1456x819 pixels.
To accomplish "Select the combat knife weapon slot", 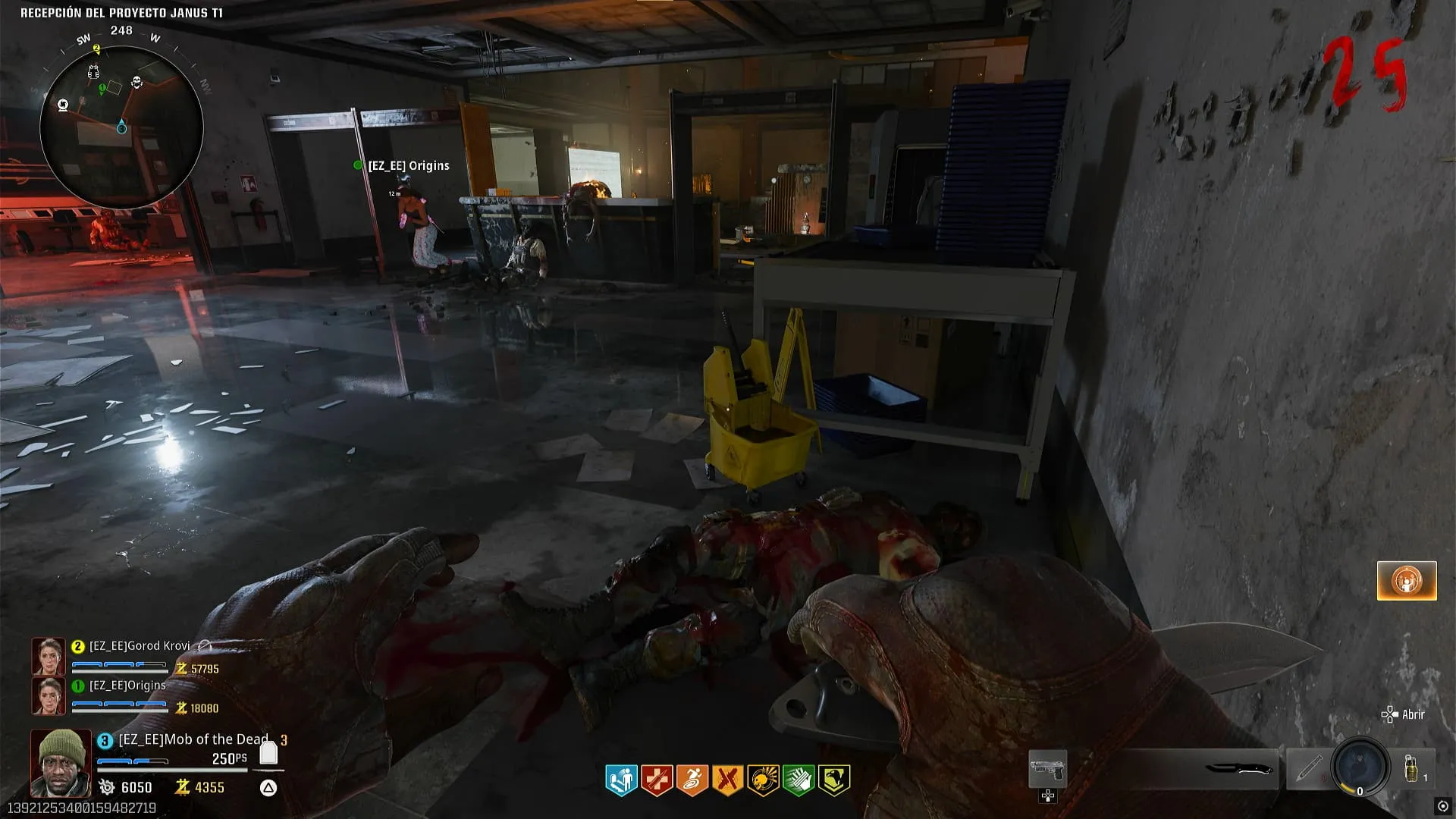I will (1238, 769).
